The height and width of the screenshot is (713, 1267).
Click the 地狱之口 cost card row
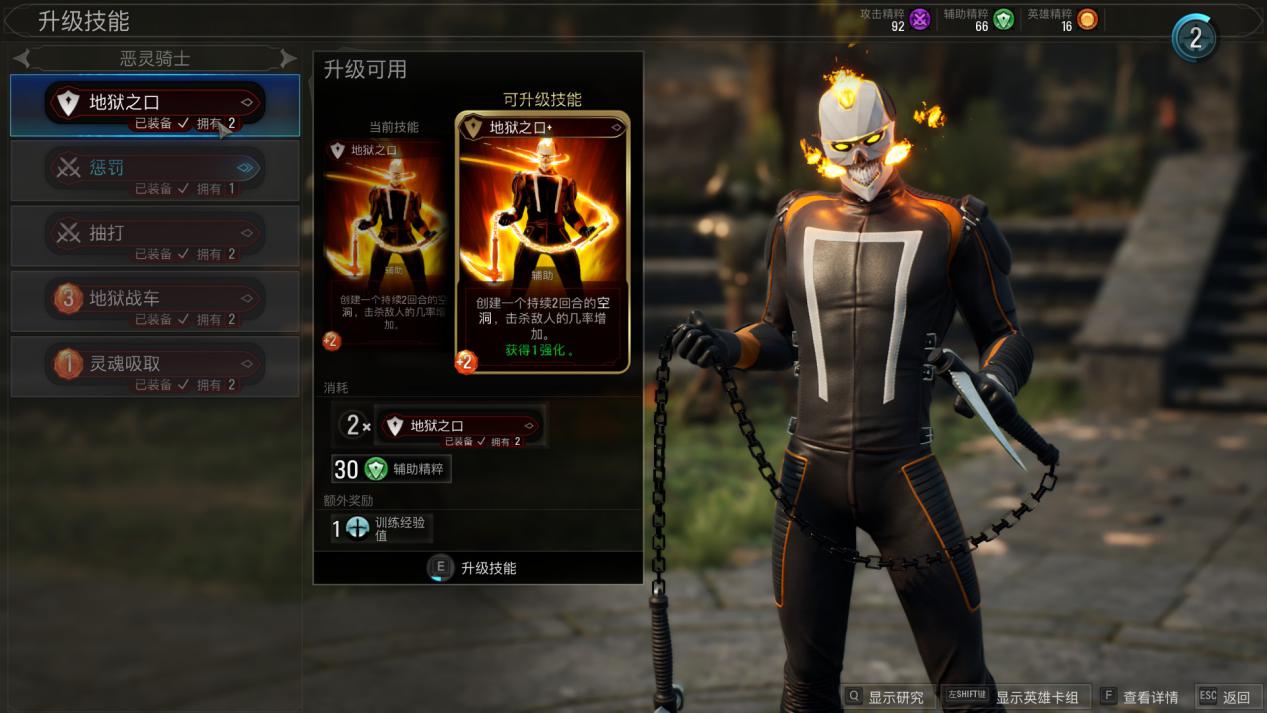tap(459, 426)
